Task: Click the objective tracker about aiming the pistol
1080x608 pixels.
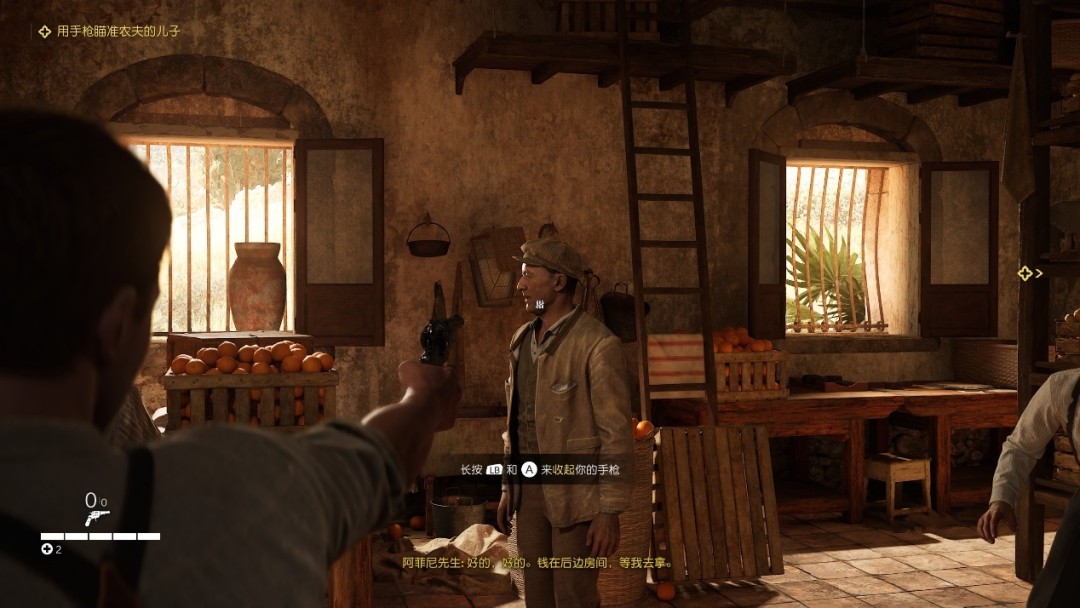Action: click(109, 32)
